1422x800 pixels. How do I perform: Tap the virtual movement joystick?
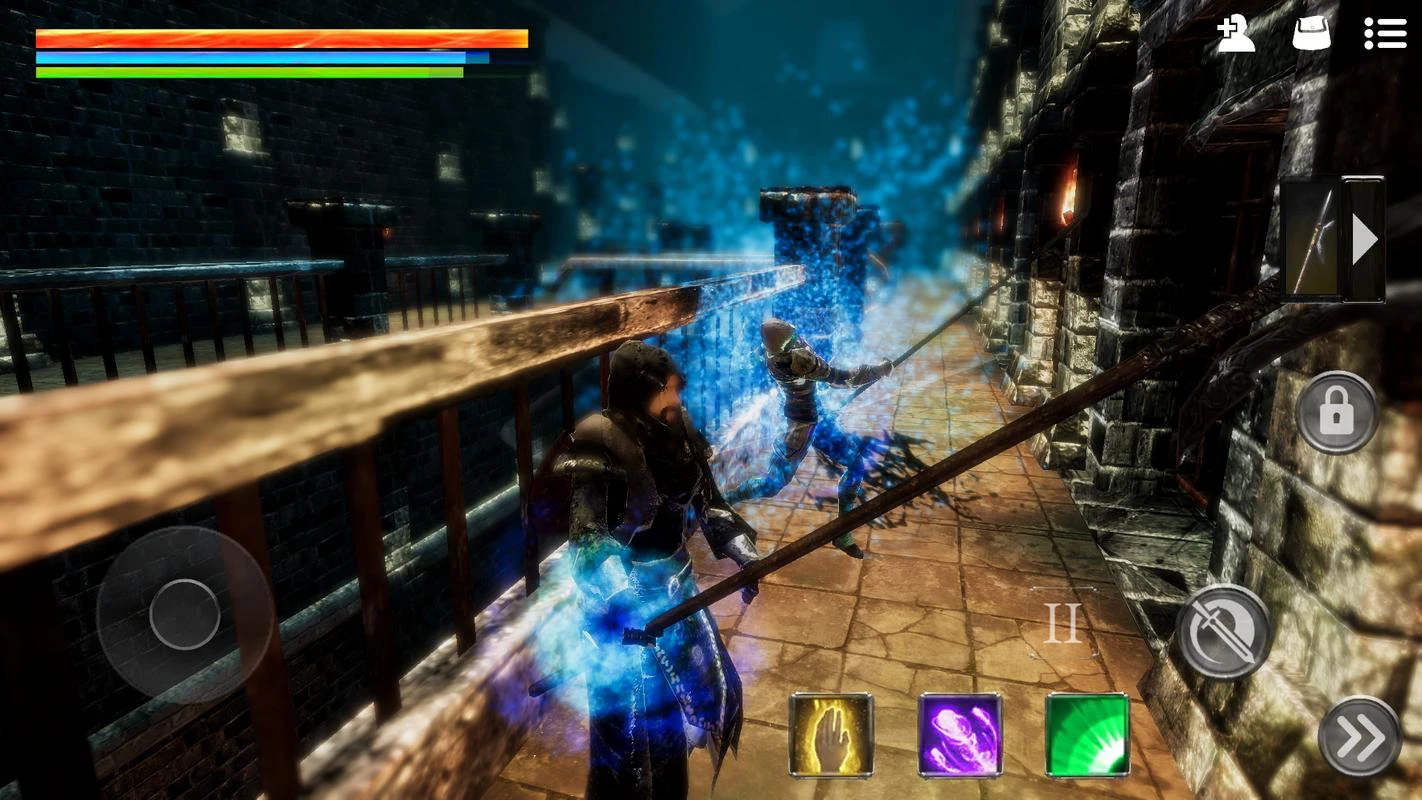click(x=185, y=614)
